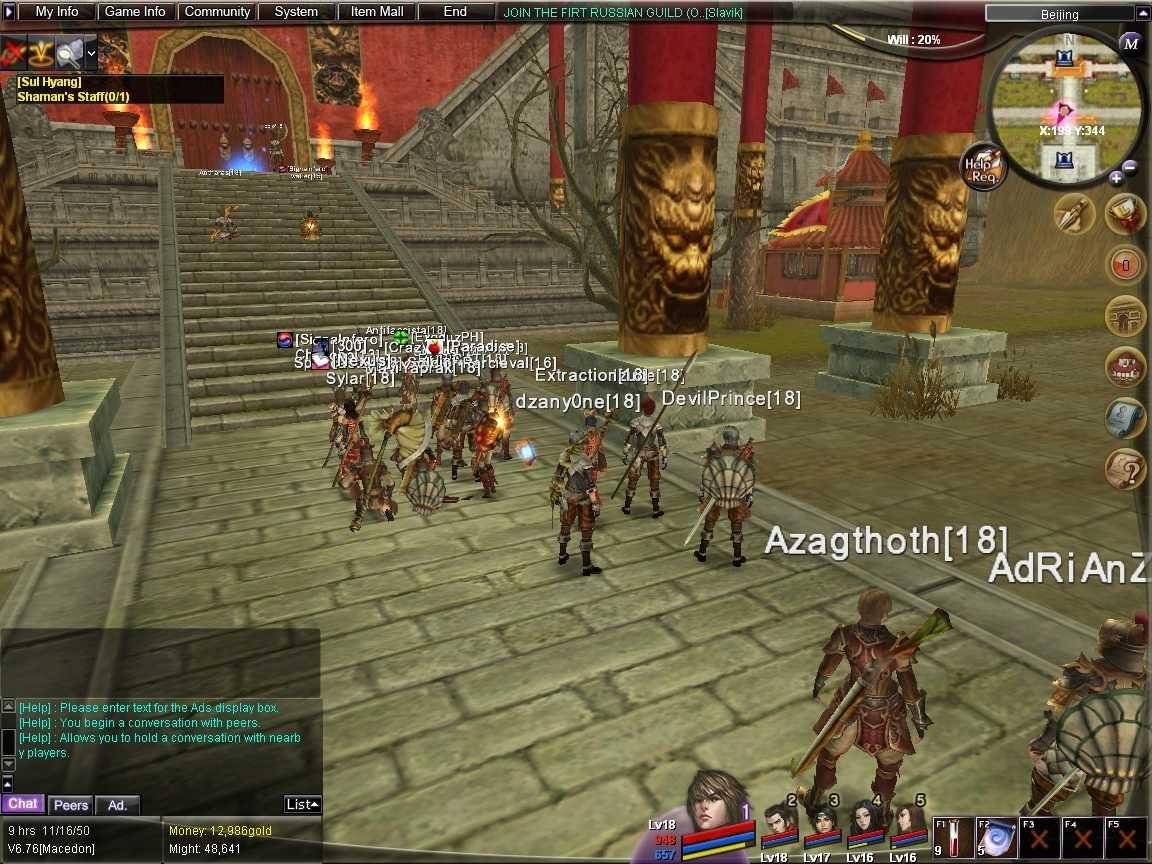Open the System menu

pos(296,12)
